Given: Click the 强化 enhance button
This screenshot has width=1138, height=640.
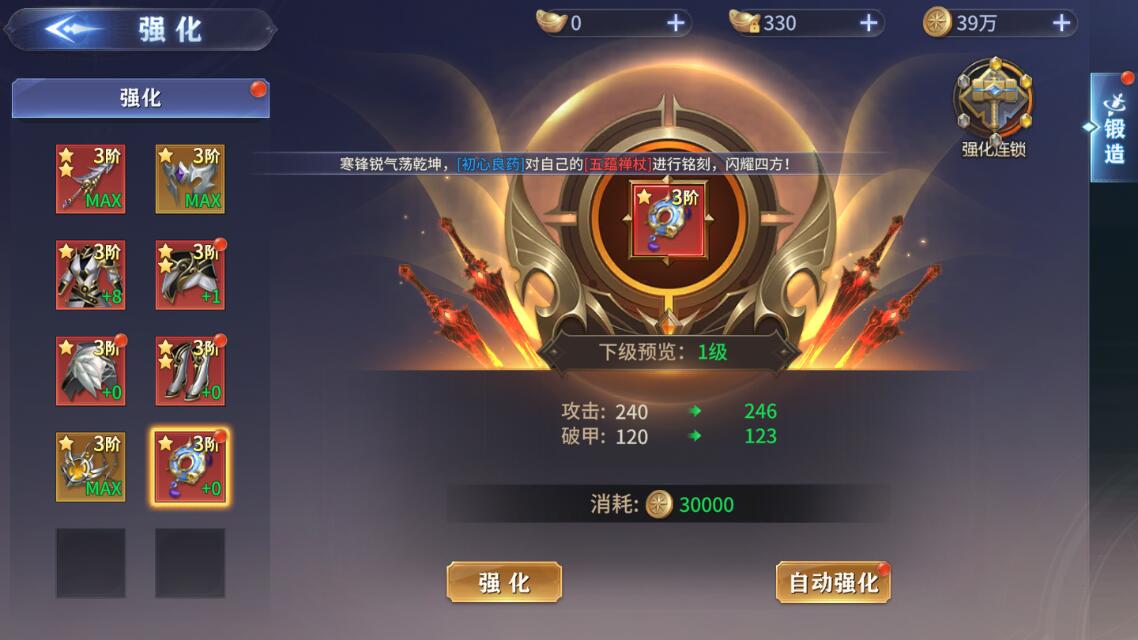Looking at the screenshot, I should point(504,582).
